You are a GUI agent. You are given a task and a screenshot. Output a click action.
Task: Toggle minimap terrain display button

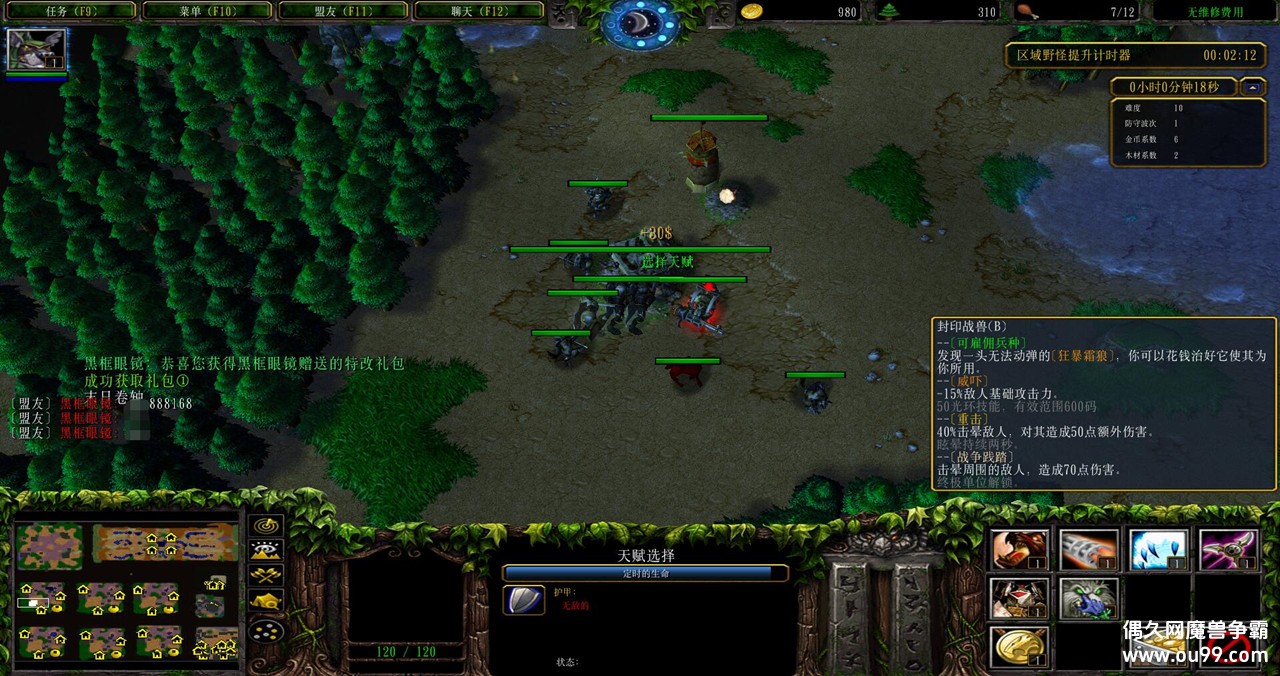pyautogui.click(x=265, y=550)
